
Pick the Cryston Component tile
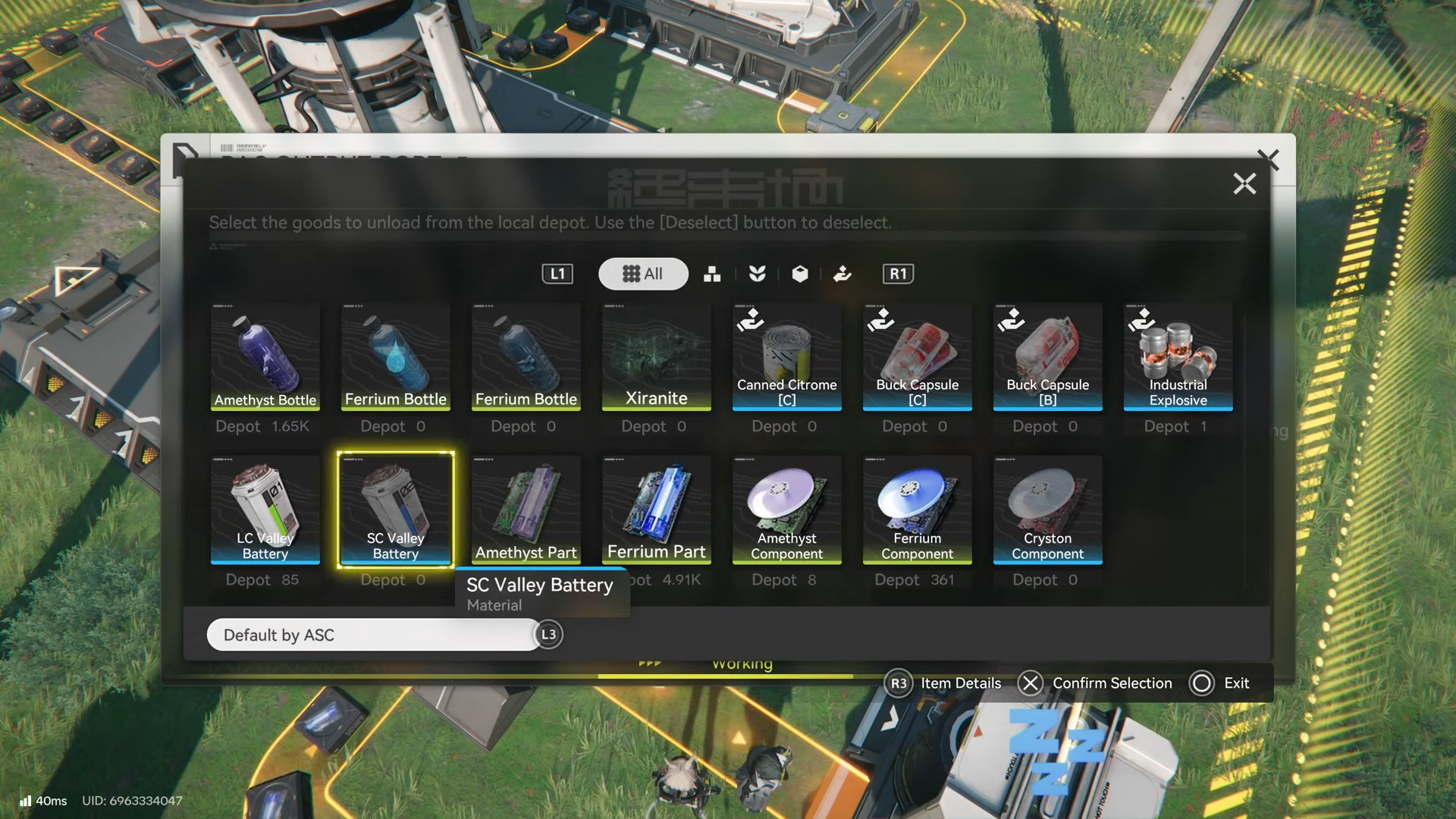(1047, 510)
